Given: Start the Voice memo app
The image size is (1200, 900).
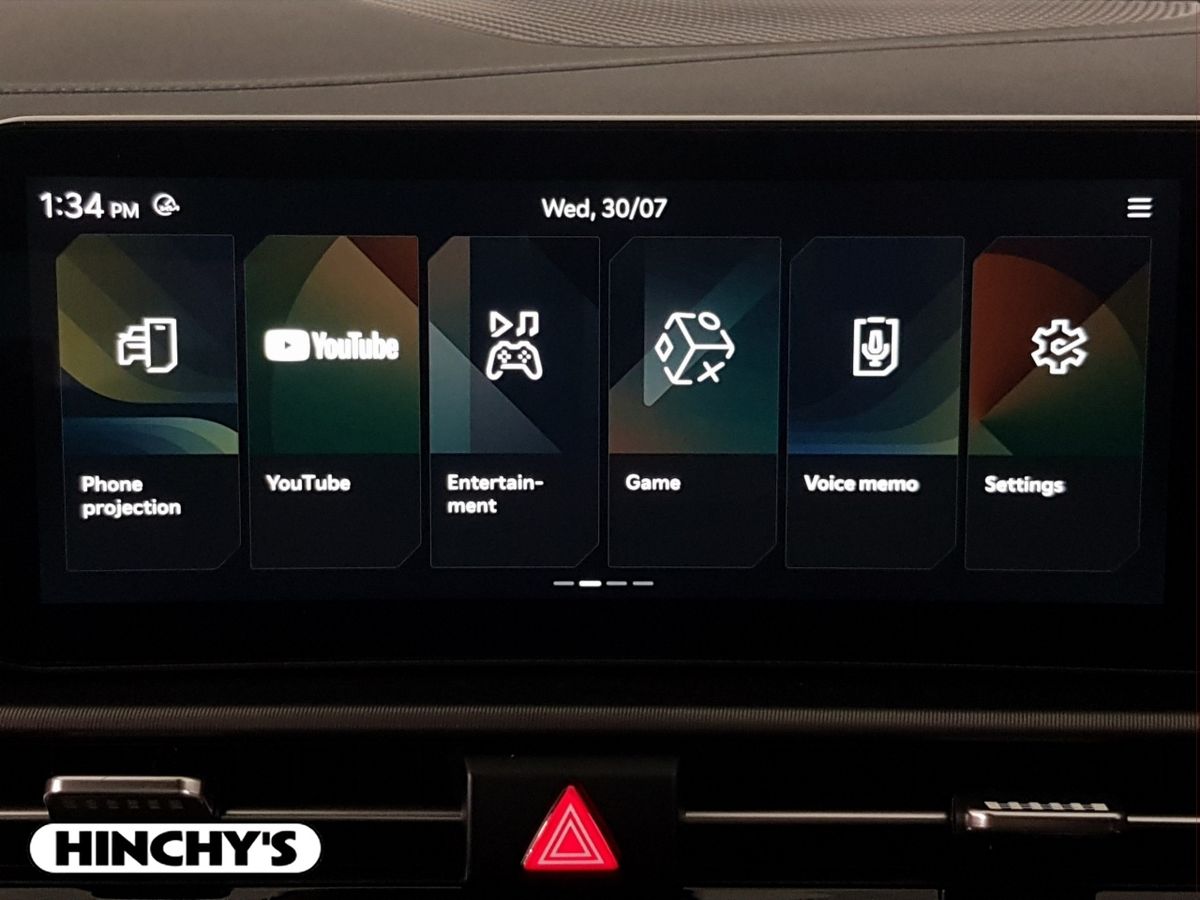Looking at the screenshot, I should pos(875,400).
